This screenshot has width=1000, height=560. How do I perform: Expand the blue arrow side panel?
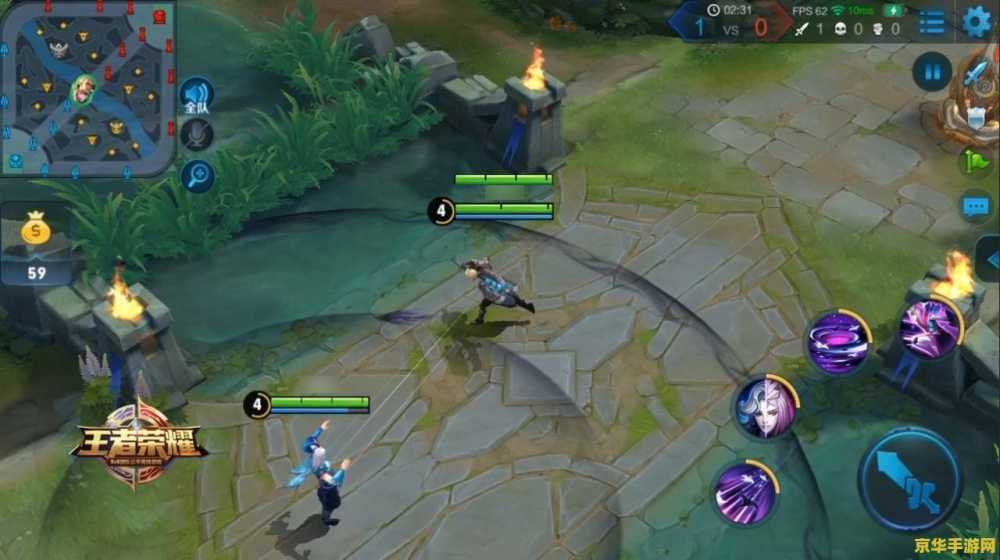[990, 258]
